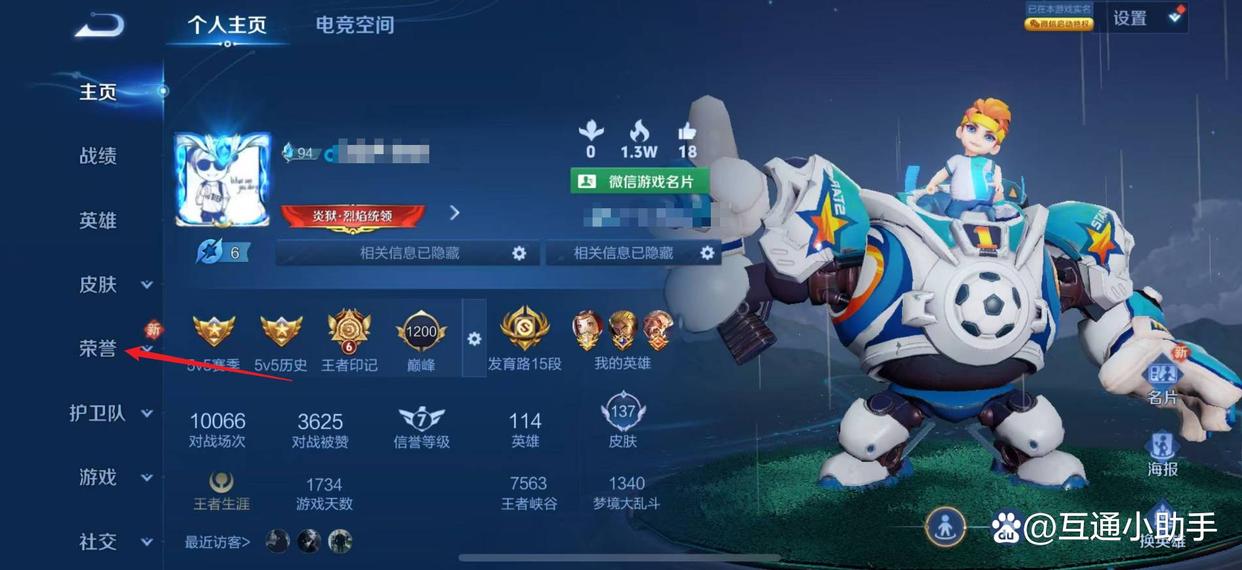Open the 战绩 sidebar section
The width and height of the screenshot is (1242, 570).
pyautogui.click(x=98, y=156)
